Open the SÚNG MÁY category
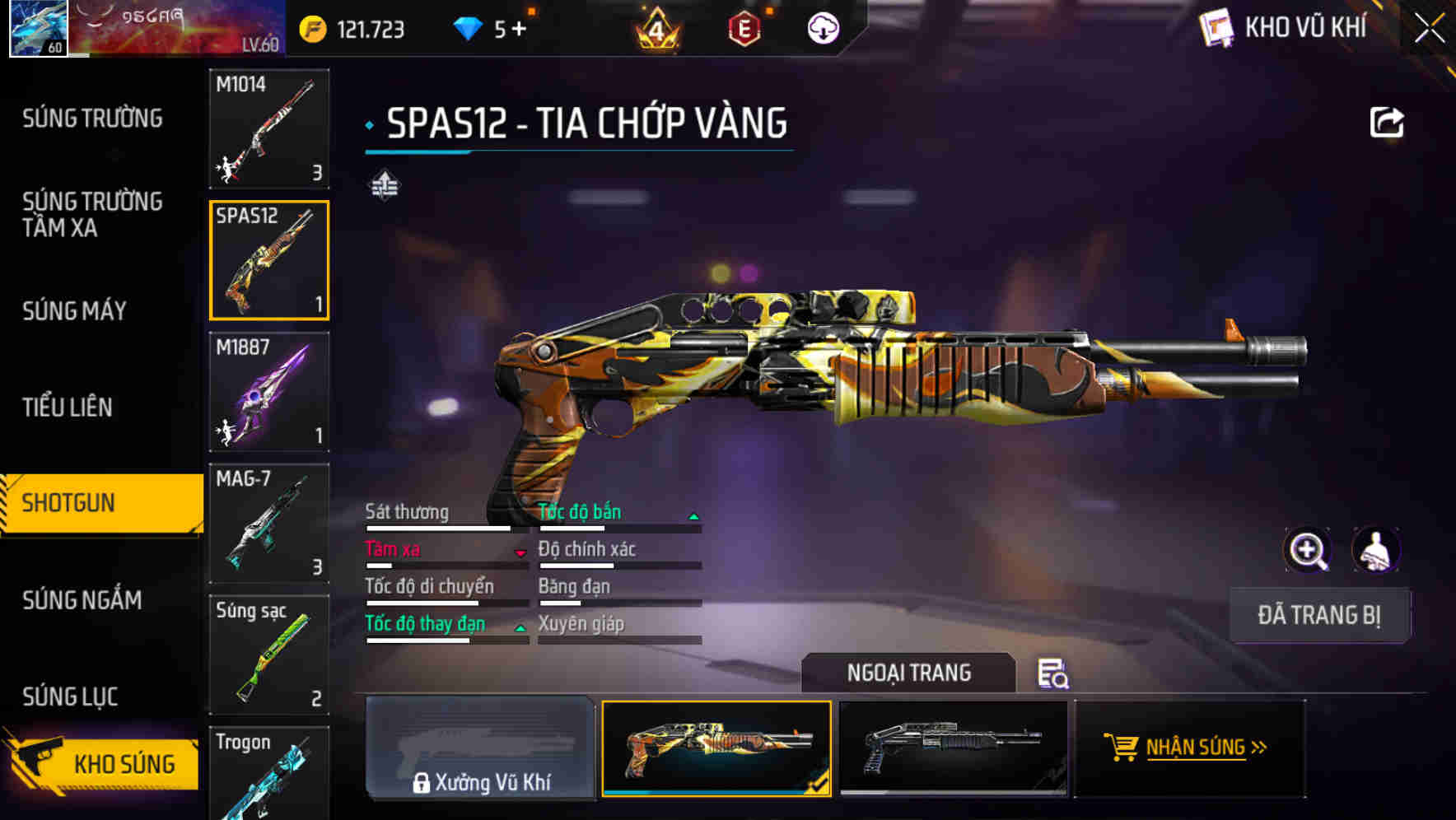This screenshot has width=1456, height=820. pos(74,310)
